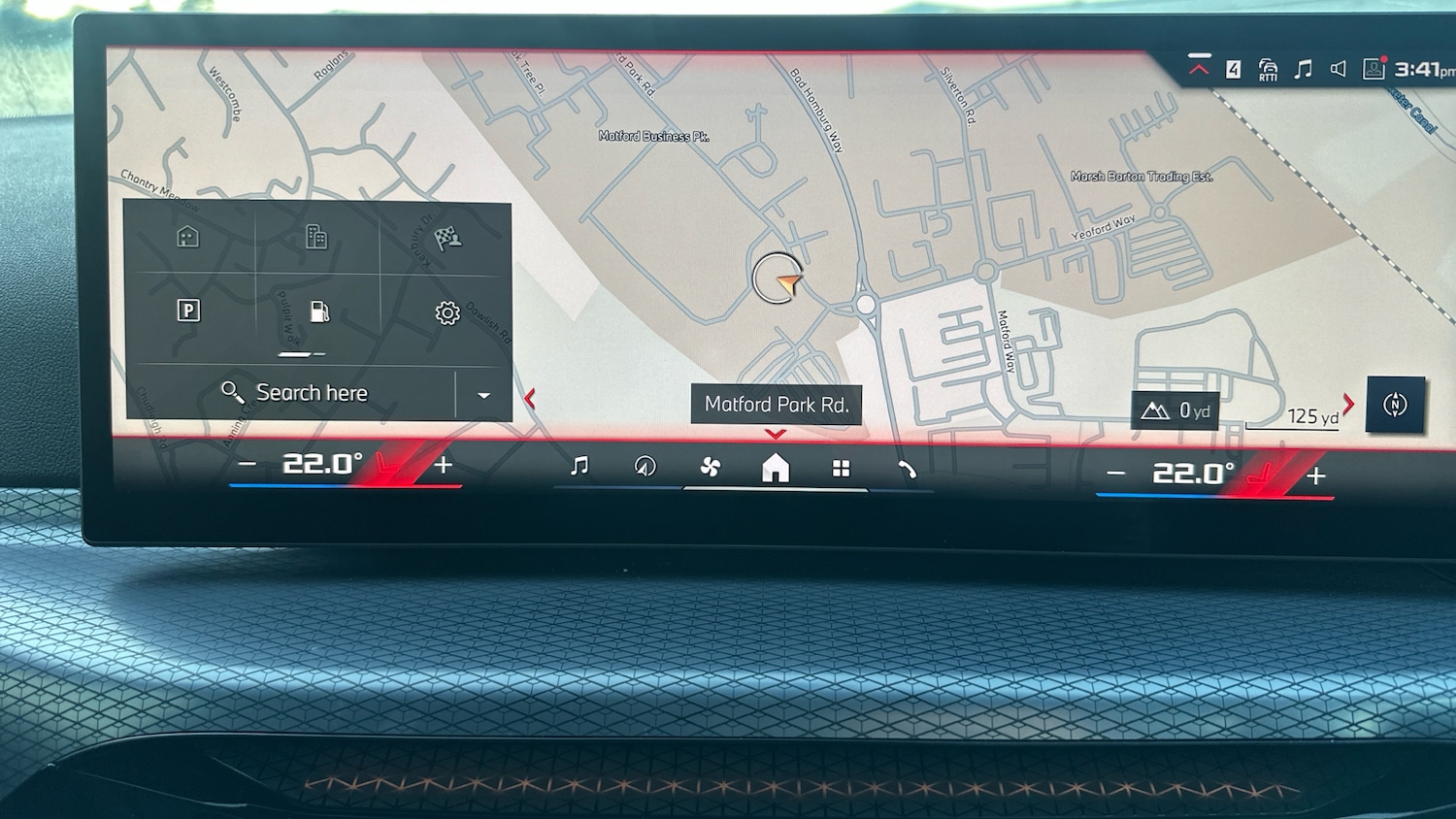1456x819 pixels.
Task: Open the navigation settings gear
Action: (x=447, y=312)
